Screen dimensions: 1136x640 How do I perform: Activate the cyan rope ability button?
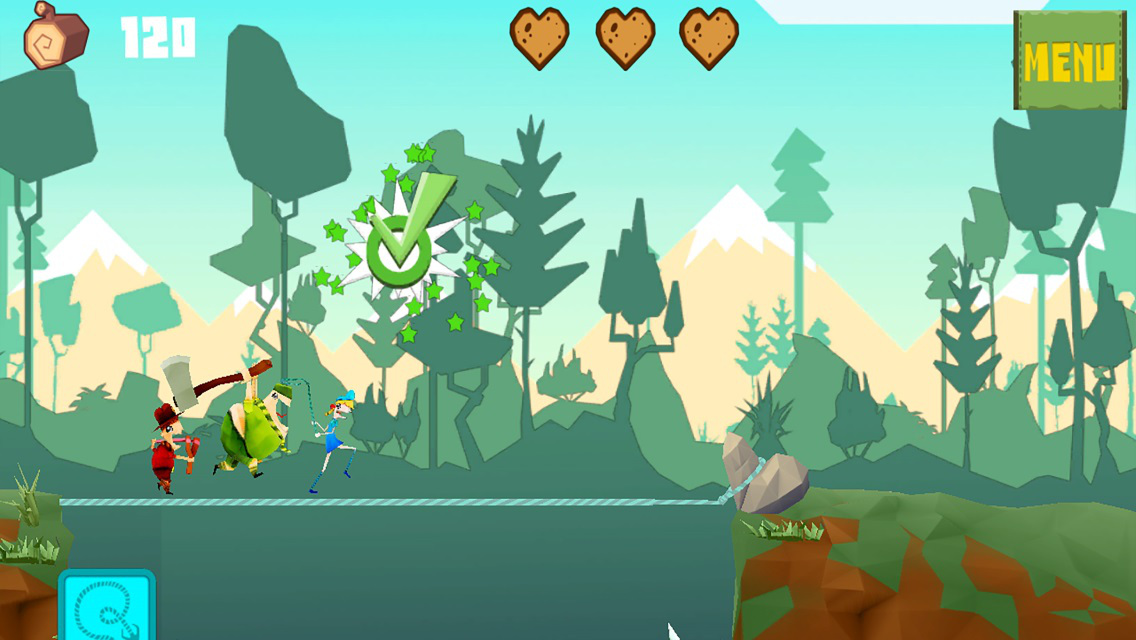tap(107, 608)
